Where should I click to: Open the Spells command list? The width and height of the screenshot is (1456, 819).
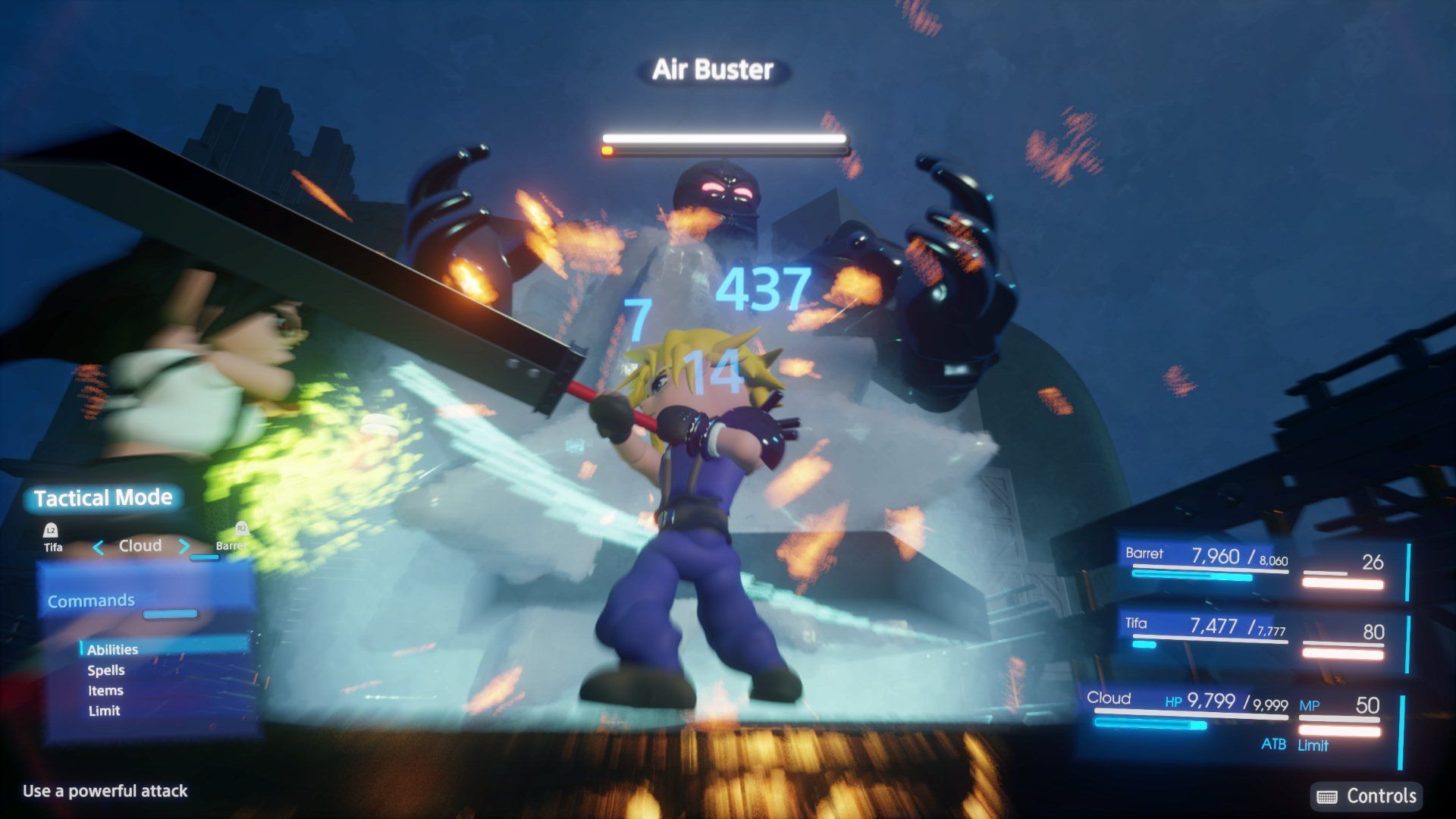[105, 670]
